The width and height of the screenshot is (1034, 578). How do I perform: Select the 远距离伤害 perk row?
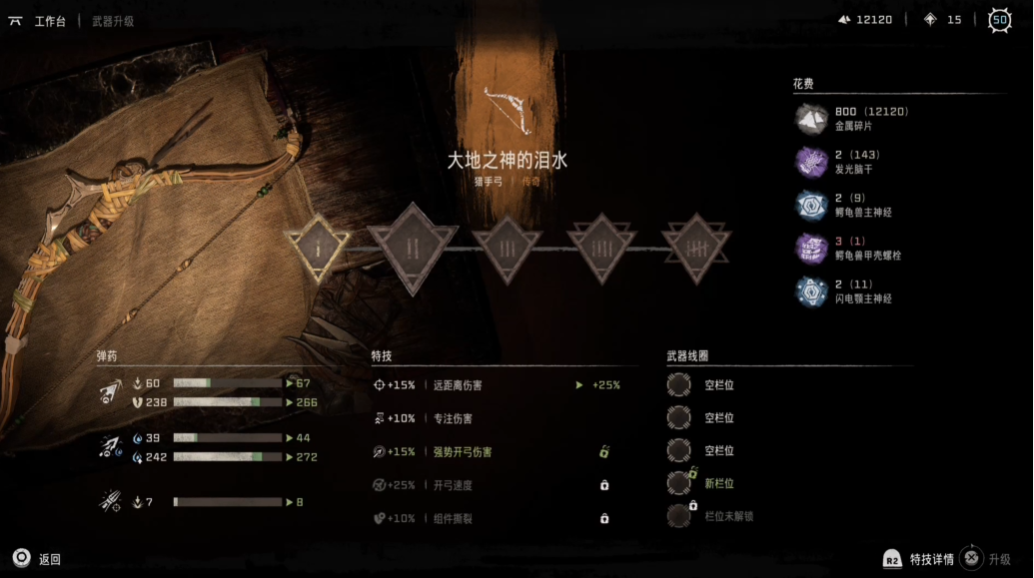pos(500,385)
